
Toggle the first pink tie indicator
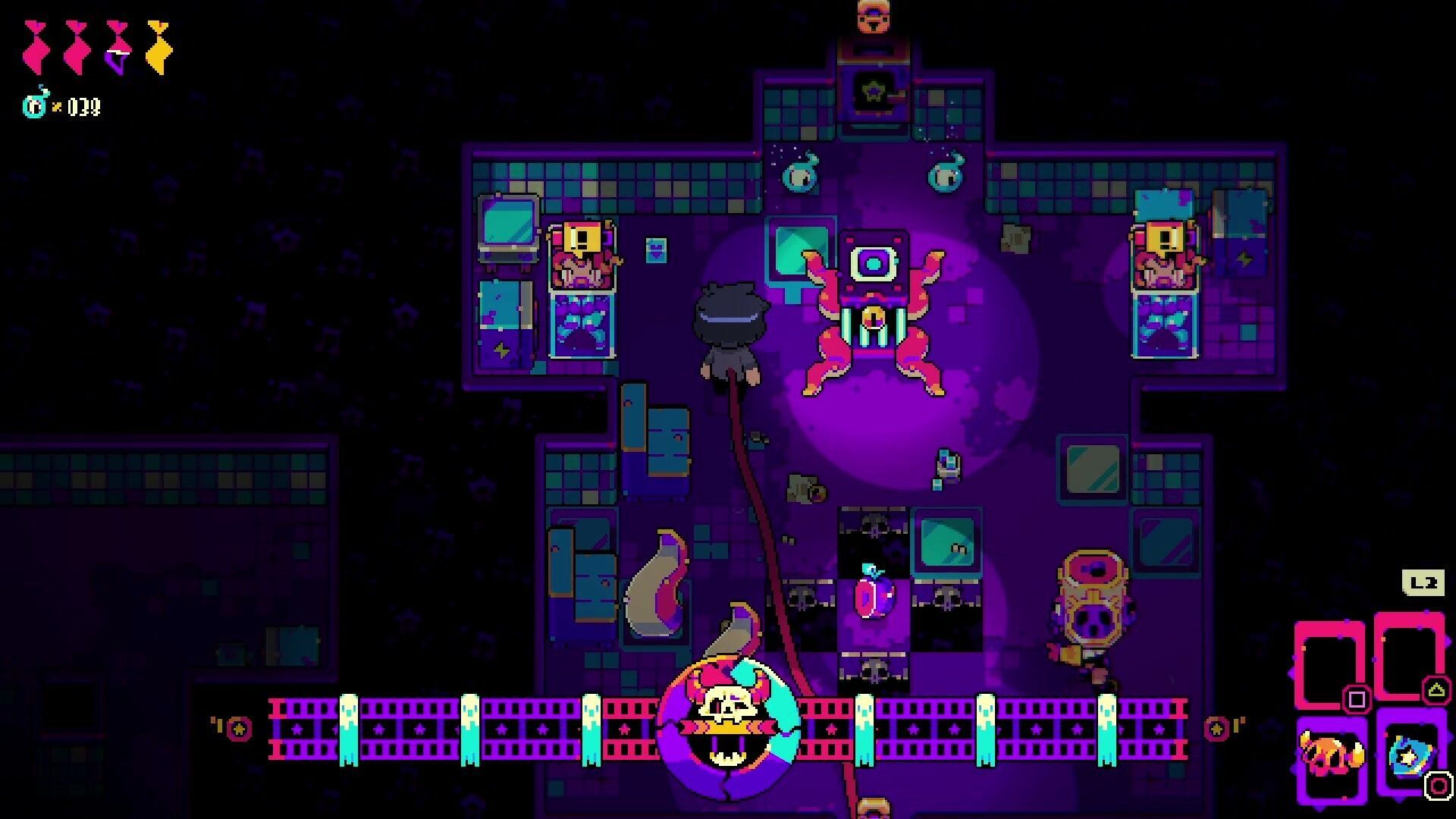(x=36, y=48)
